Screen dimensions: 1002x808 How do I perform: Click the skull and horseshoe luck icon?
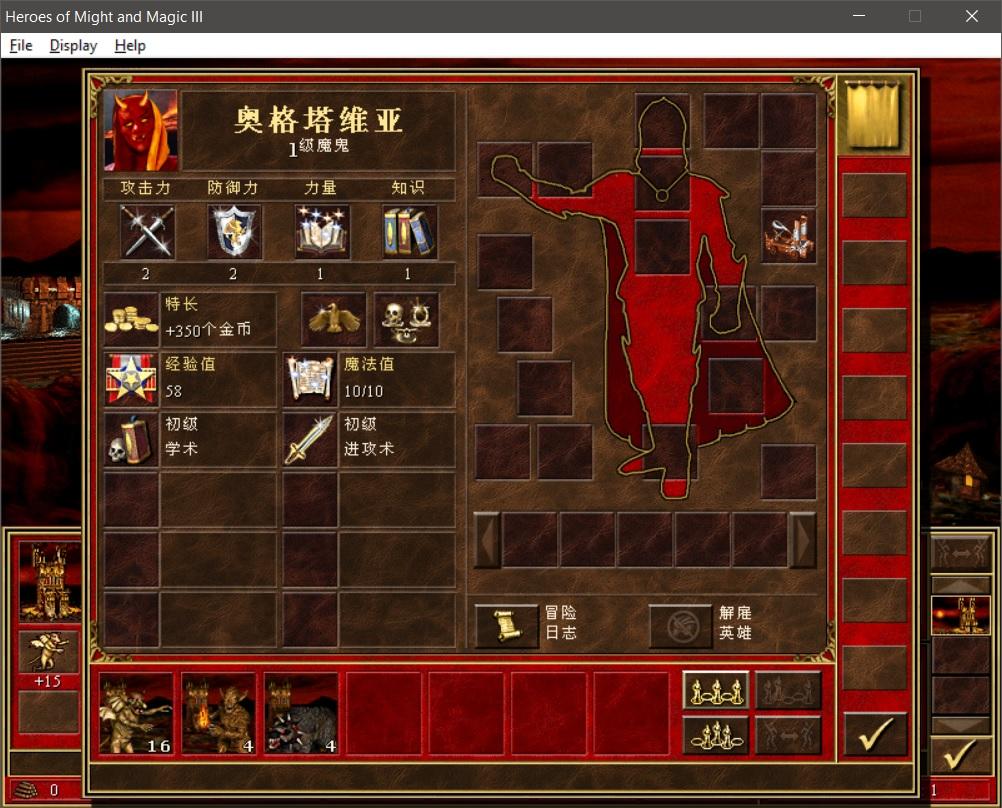406,319
